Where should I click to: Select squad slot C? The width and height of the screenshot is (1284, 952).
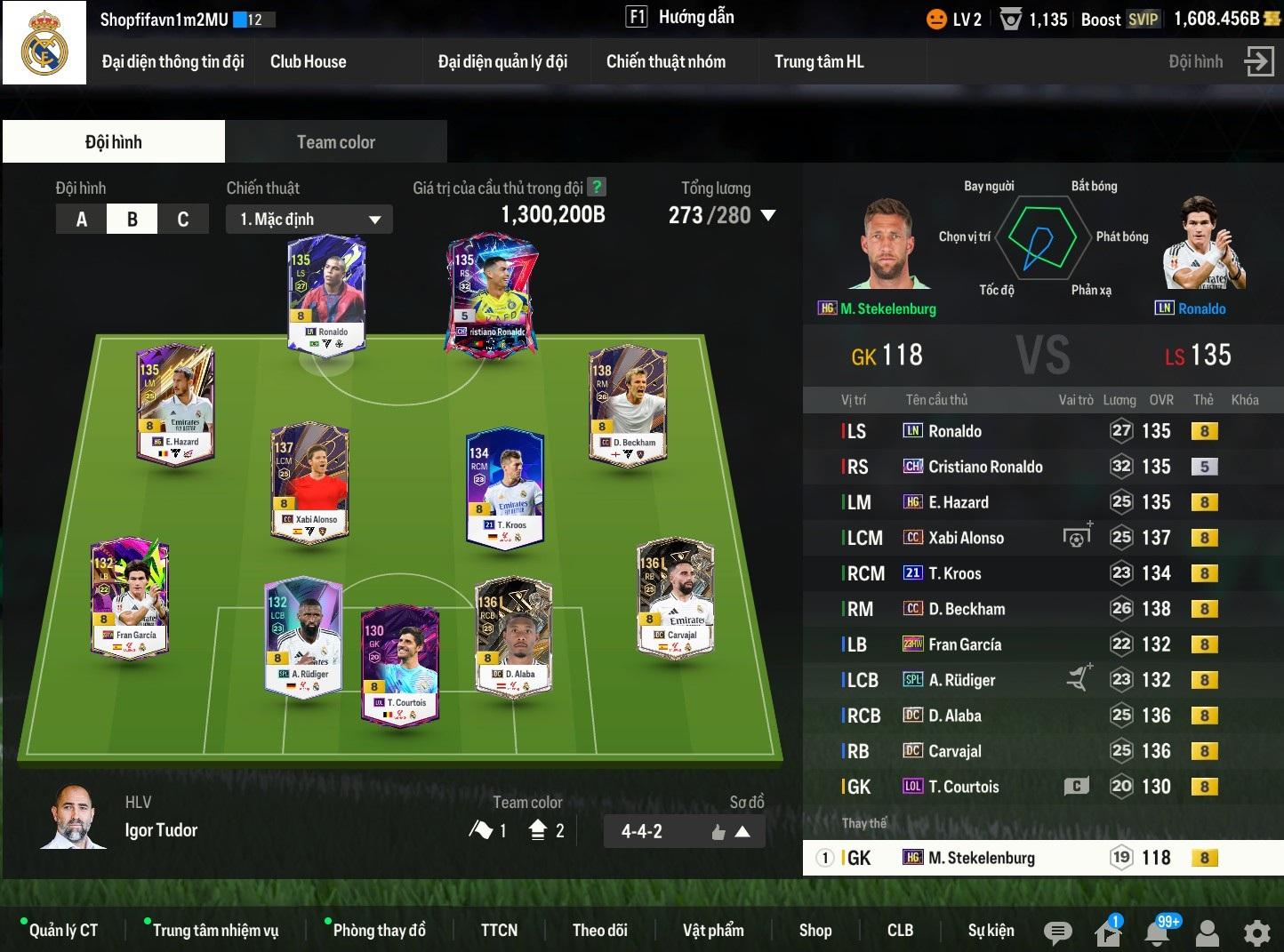point(183,219)
